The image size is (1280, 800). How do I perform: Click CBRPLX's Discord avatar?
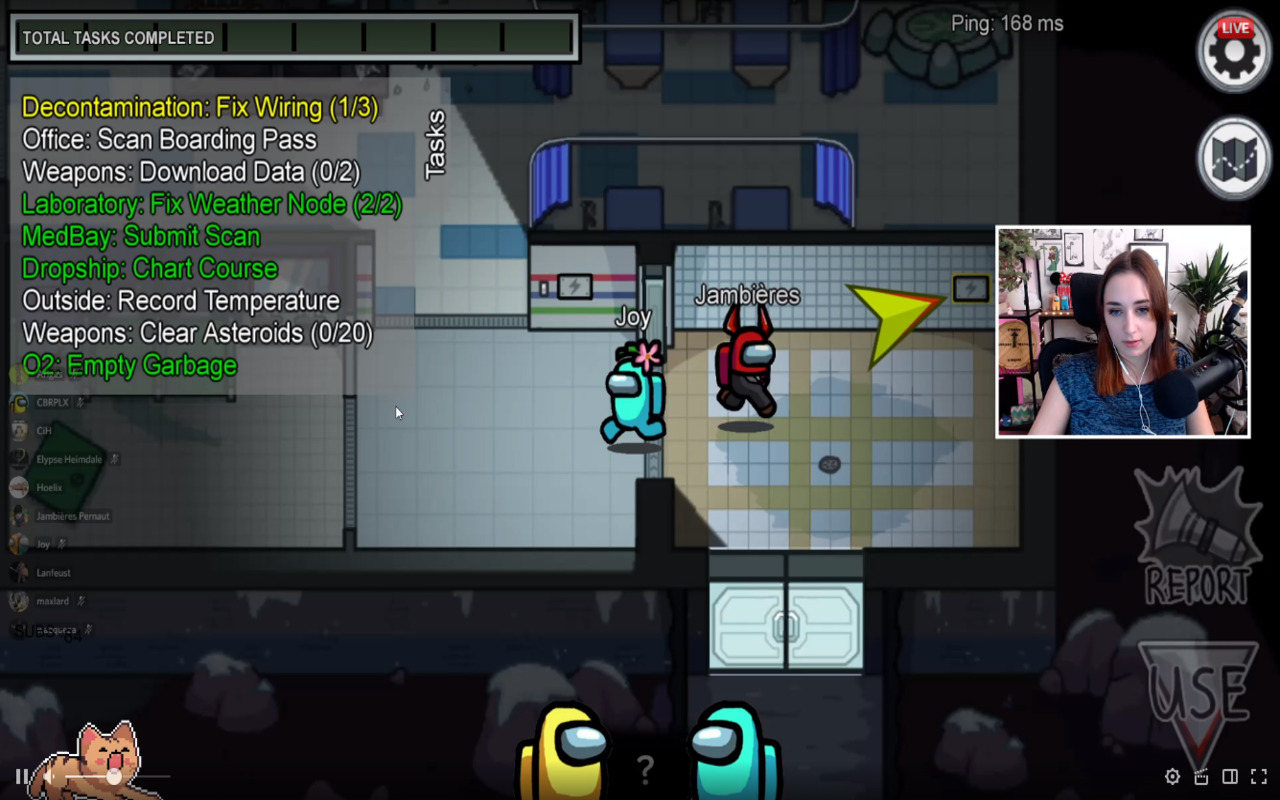pos(20,403)
